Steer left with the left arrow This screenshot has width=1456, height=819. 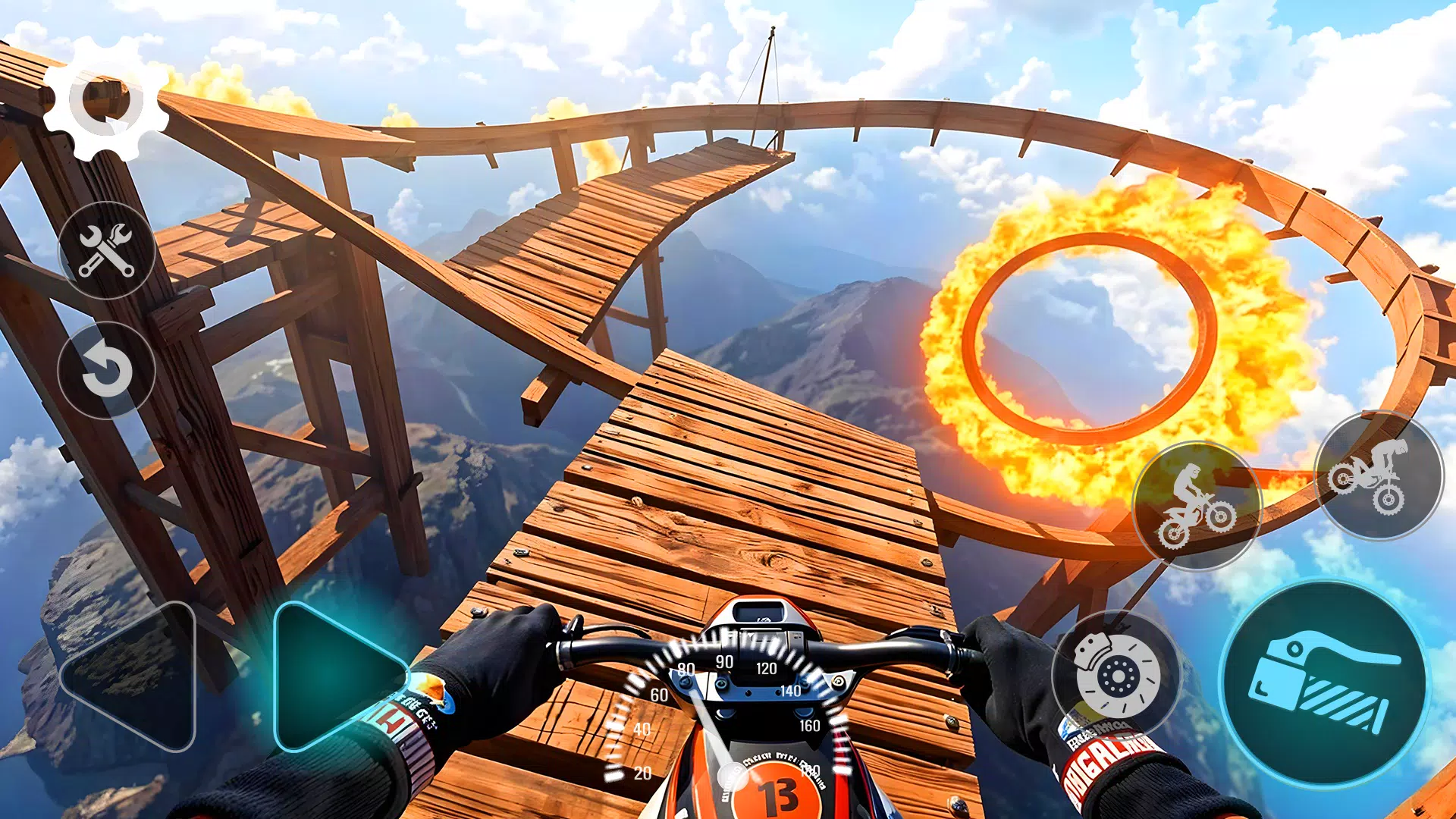136,675
